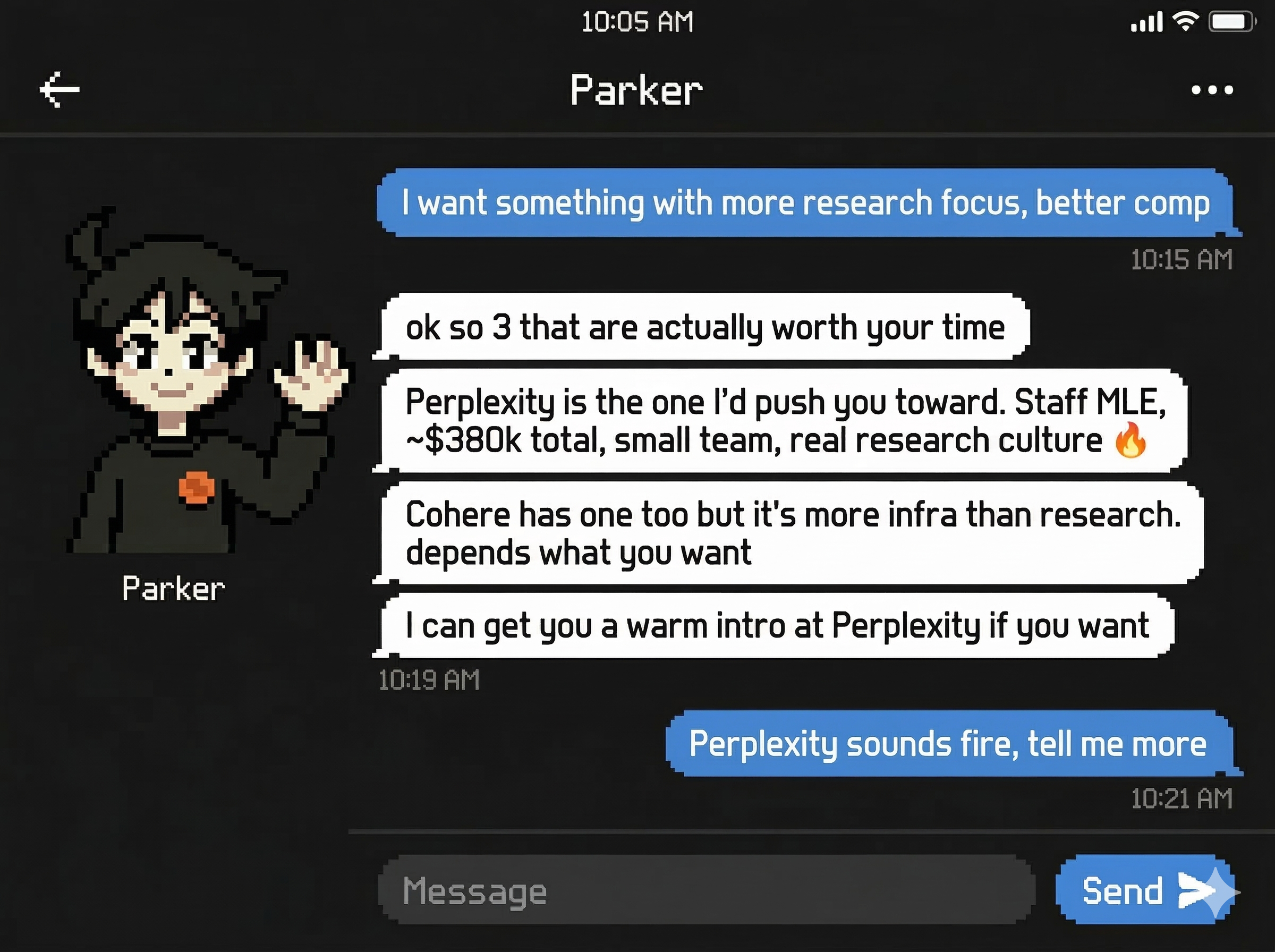The image size is (1275, 952).
Task: Open the three-dot options menu
Action: pyautogui.click(x=1212, y=89)
